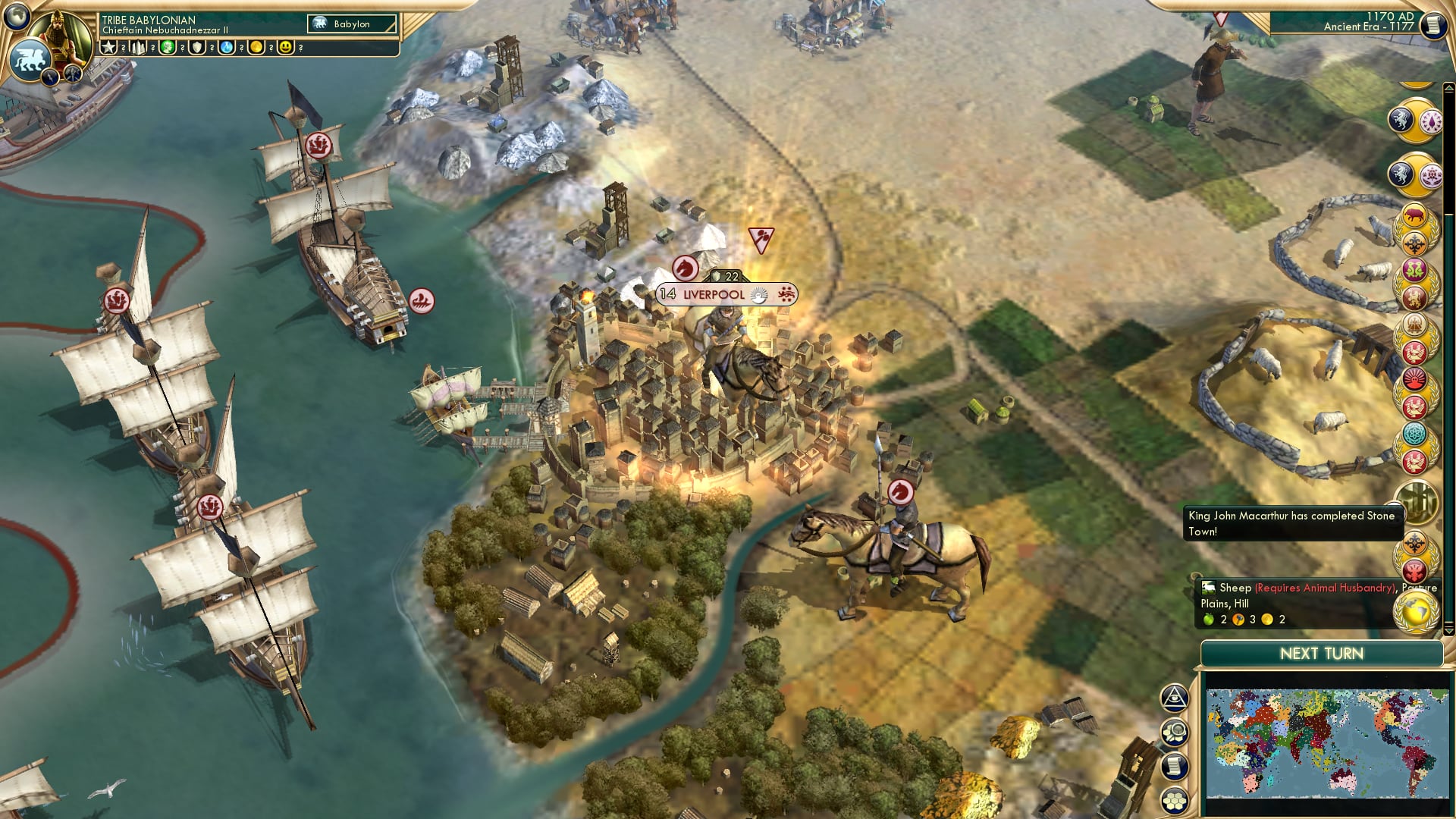Open the game menu at top right
The width and height of the screenshot is (1456, 819).
[1432, 25]
